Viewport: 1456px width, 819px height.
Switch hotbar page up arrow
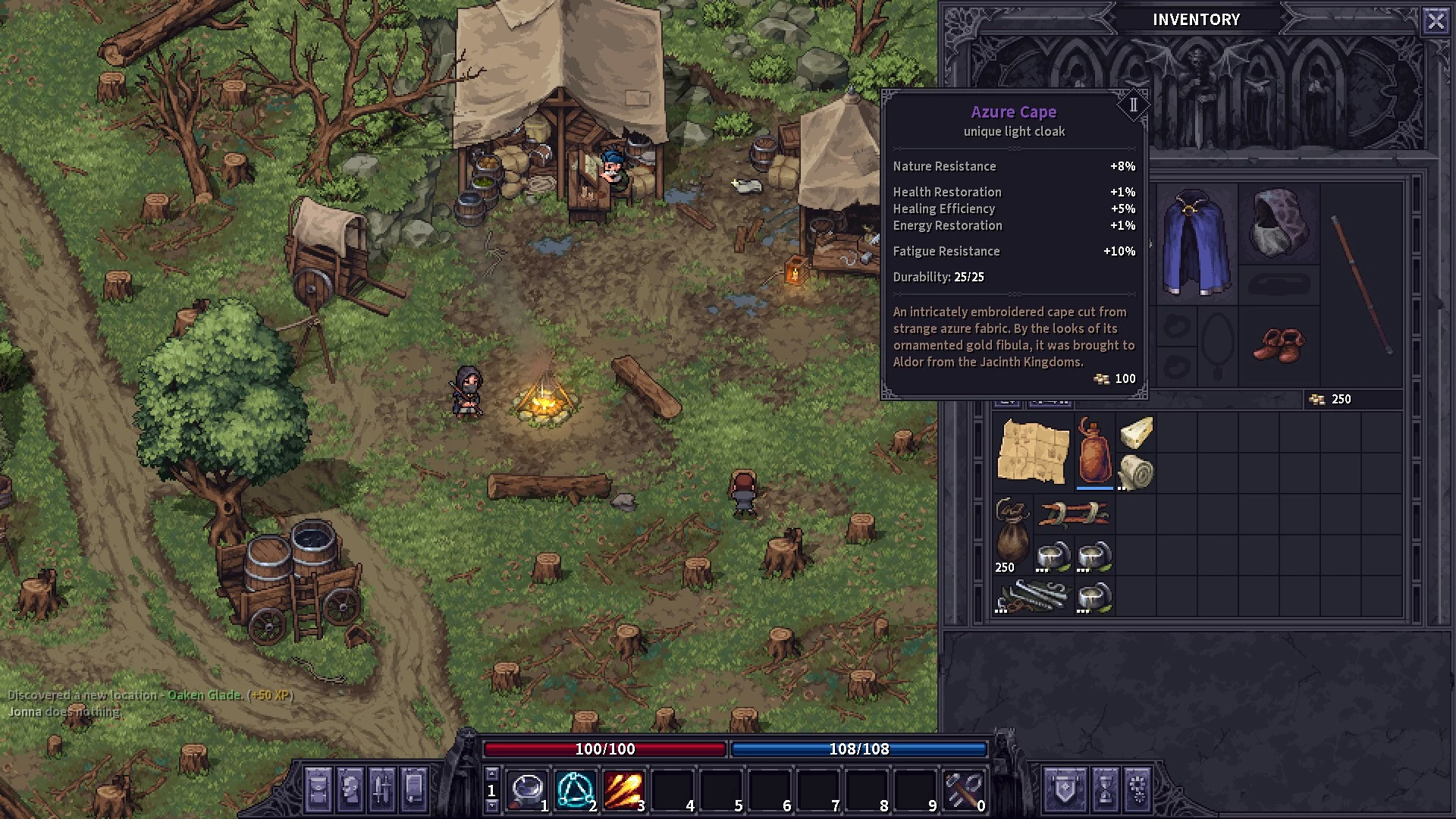point(491,773)
